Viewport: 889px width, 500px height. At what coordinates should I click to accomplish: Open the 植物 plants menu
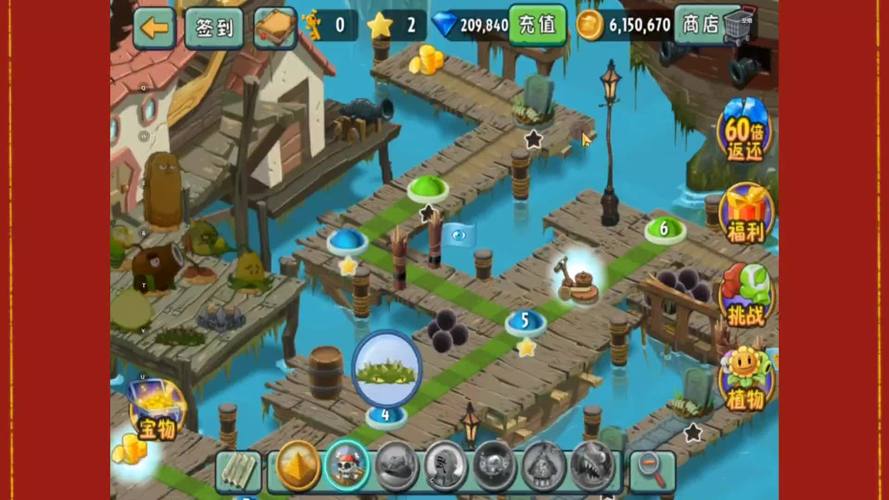[x=745, y=378]
